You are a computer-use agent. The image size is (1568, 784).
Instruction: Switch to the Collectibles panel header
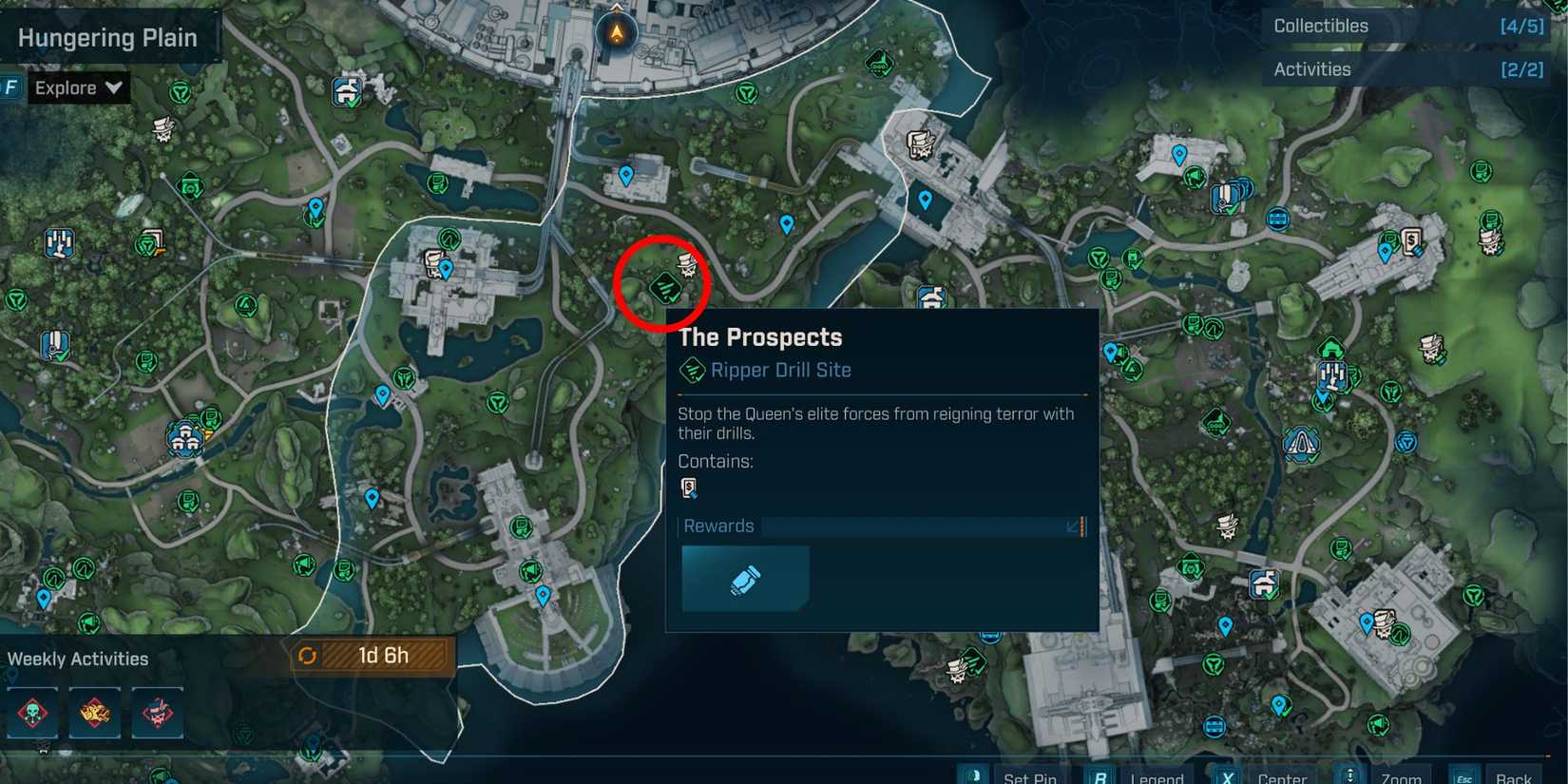[x=1320, y=26]
